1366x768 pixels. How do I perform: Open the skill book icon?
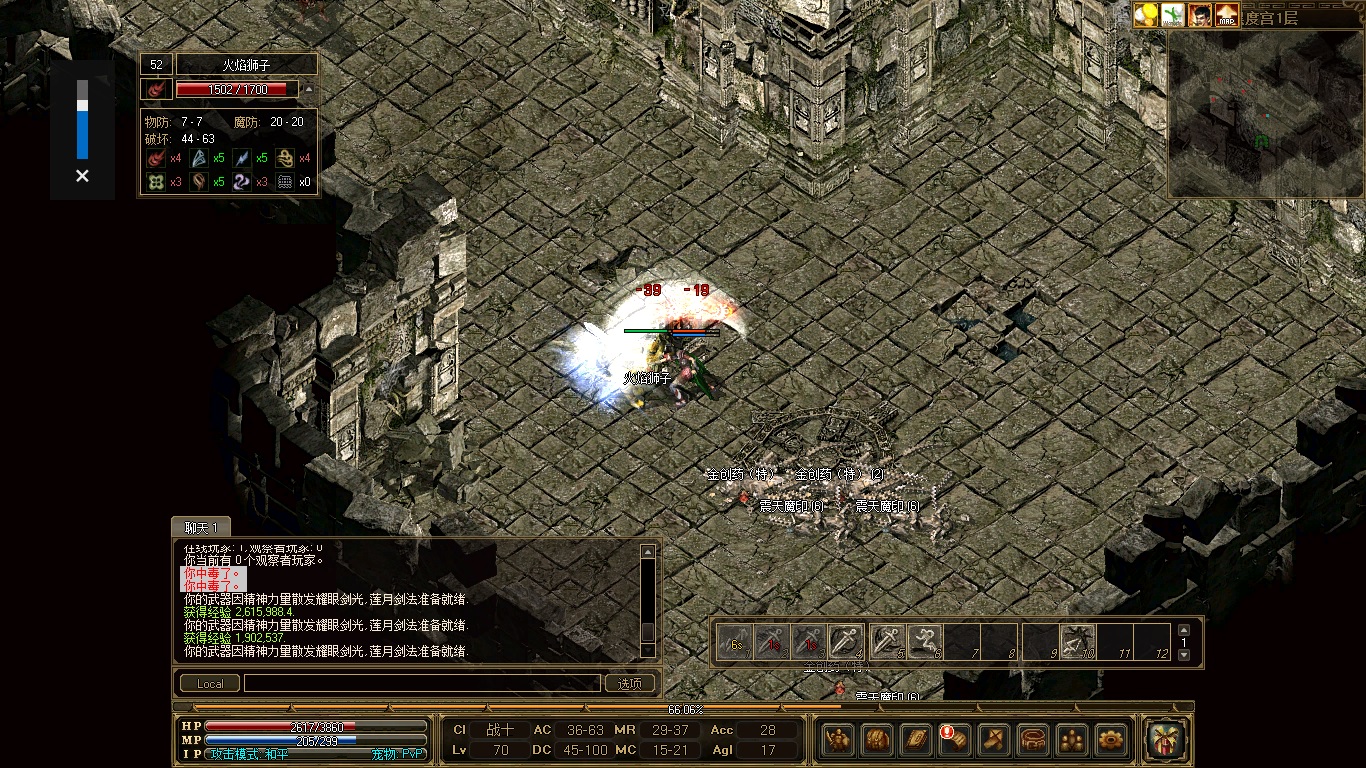point(916,739)
